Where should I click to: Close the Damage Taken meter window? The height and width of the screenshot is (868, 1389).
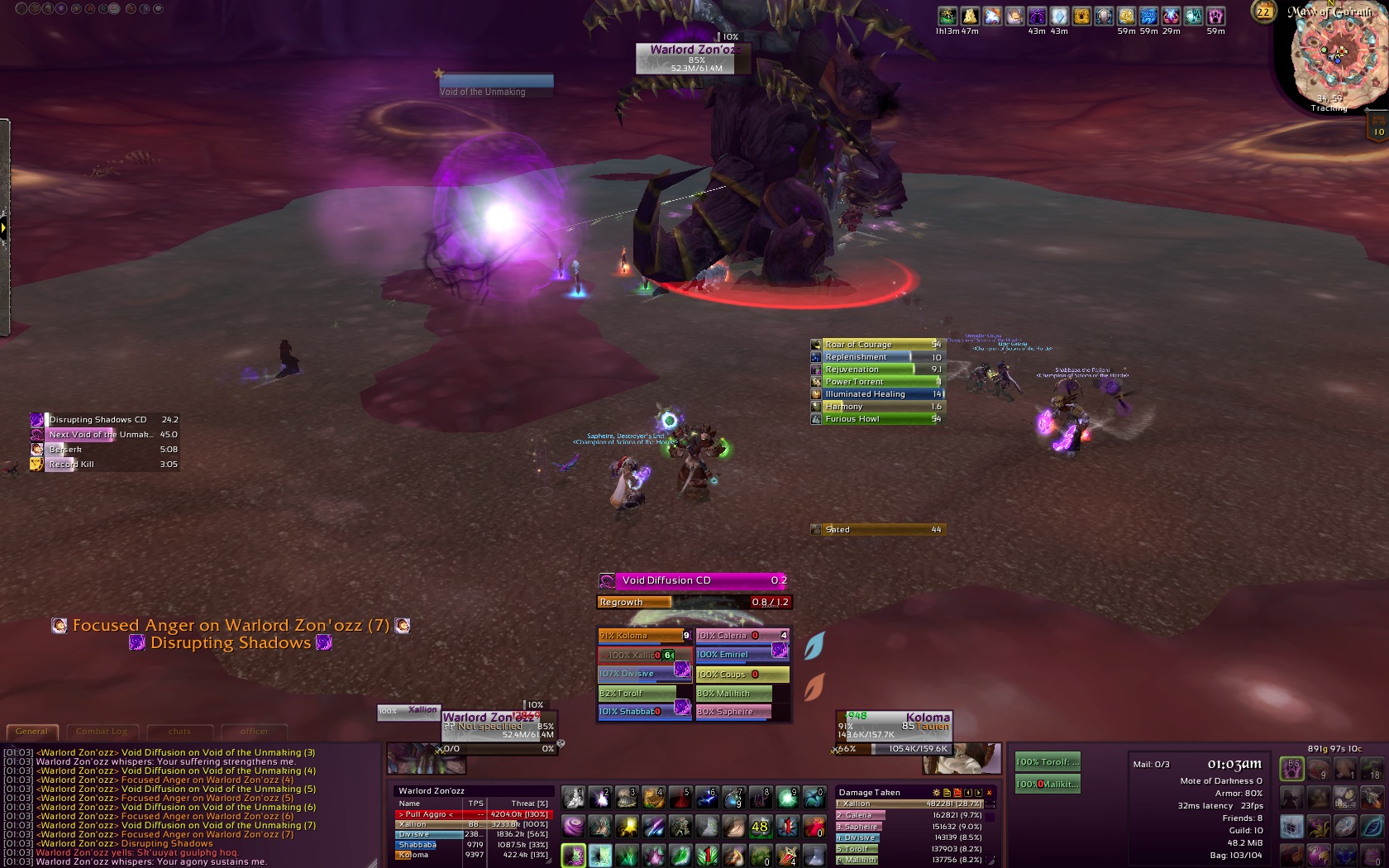click(990, 793)
